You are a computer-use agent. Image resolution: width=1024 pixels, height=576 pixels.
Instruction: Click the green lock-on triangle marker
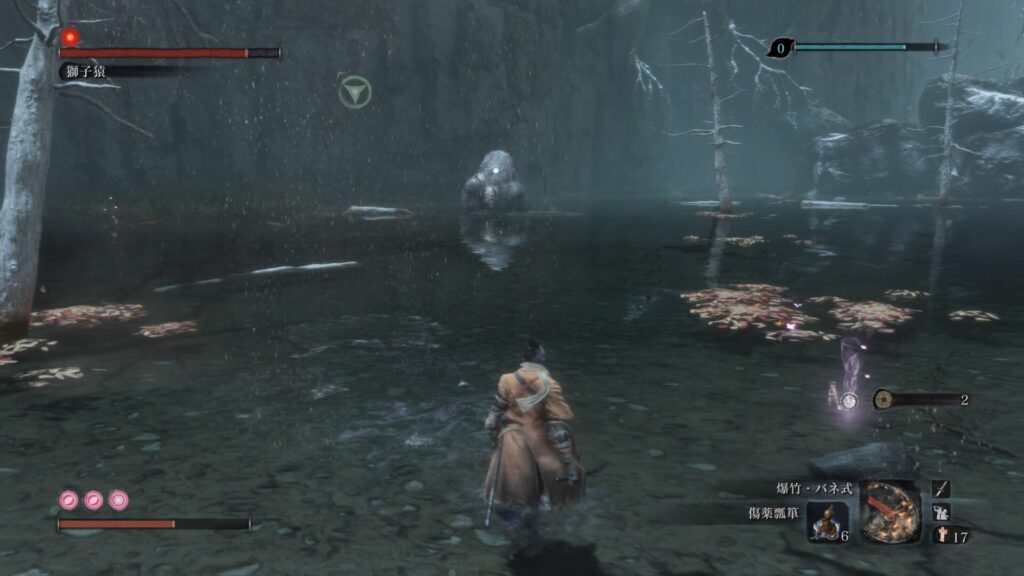tap(354, 93)
